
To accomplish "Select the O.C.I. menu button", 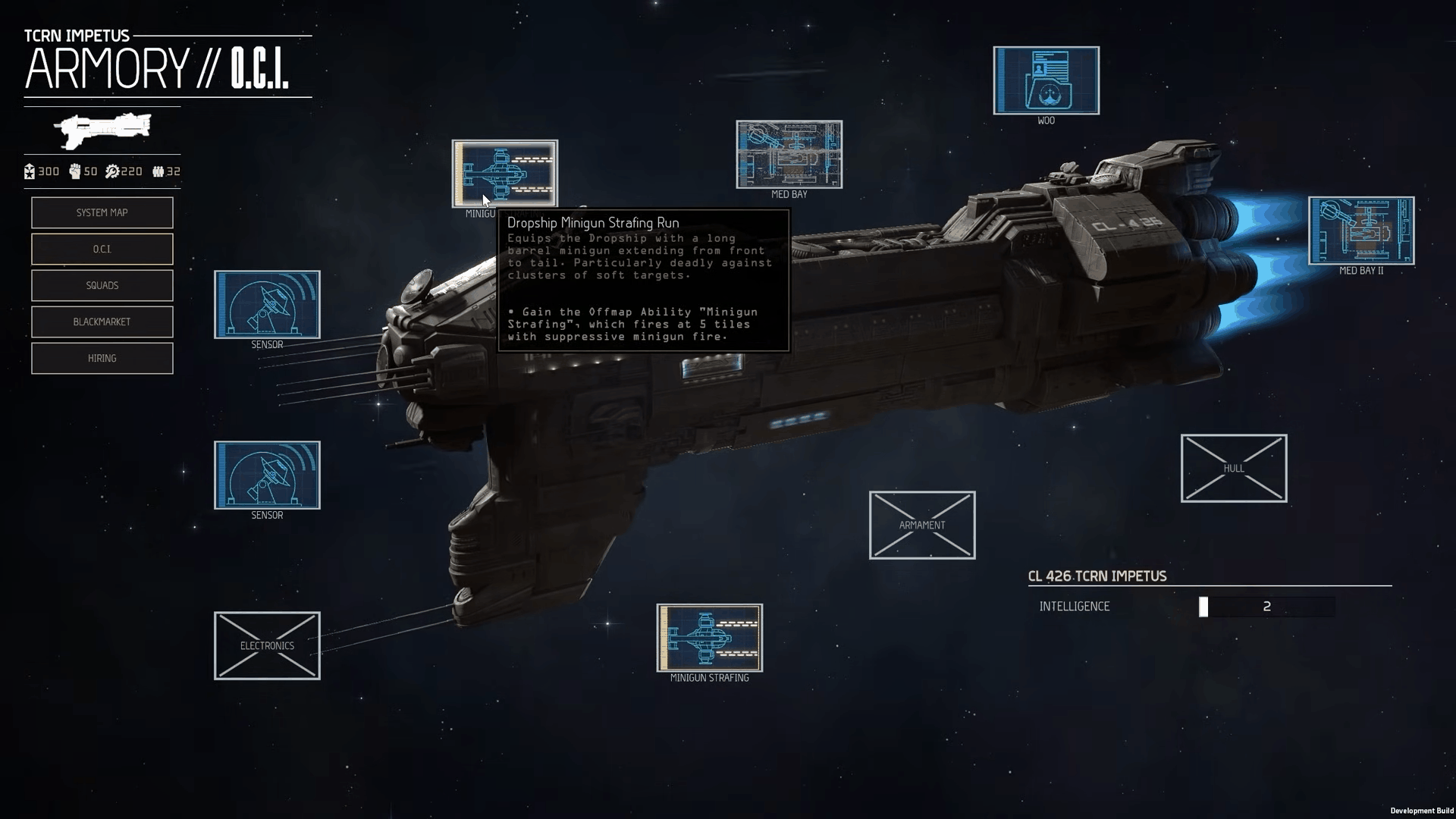I will [x=102, y=249].
